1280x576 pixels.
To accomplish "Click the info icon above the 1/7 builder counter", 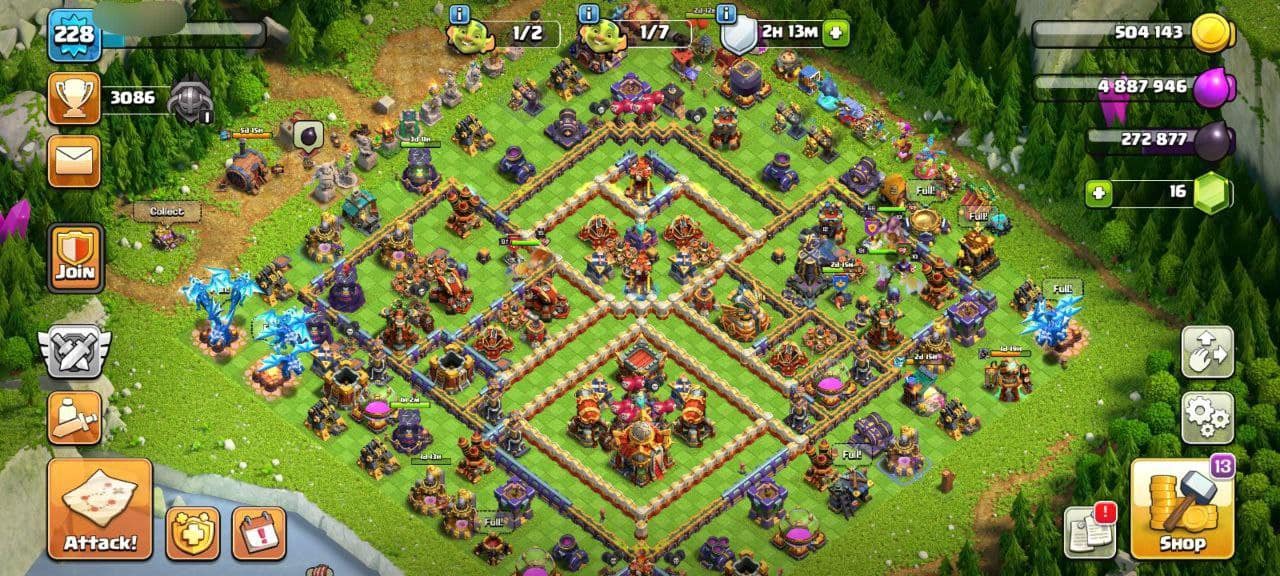I will 589,14.
